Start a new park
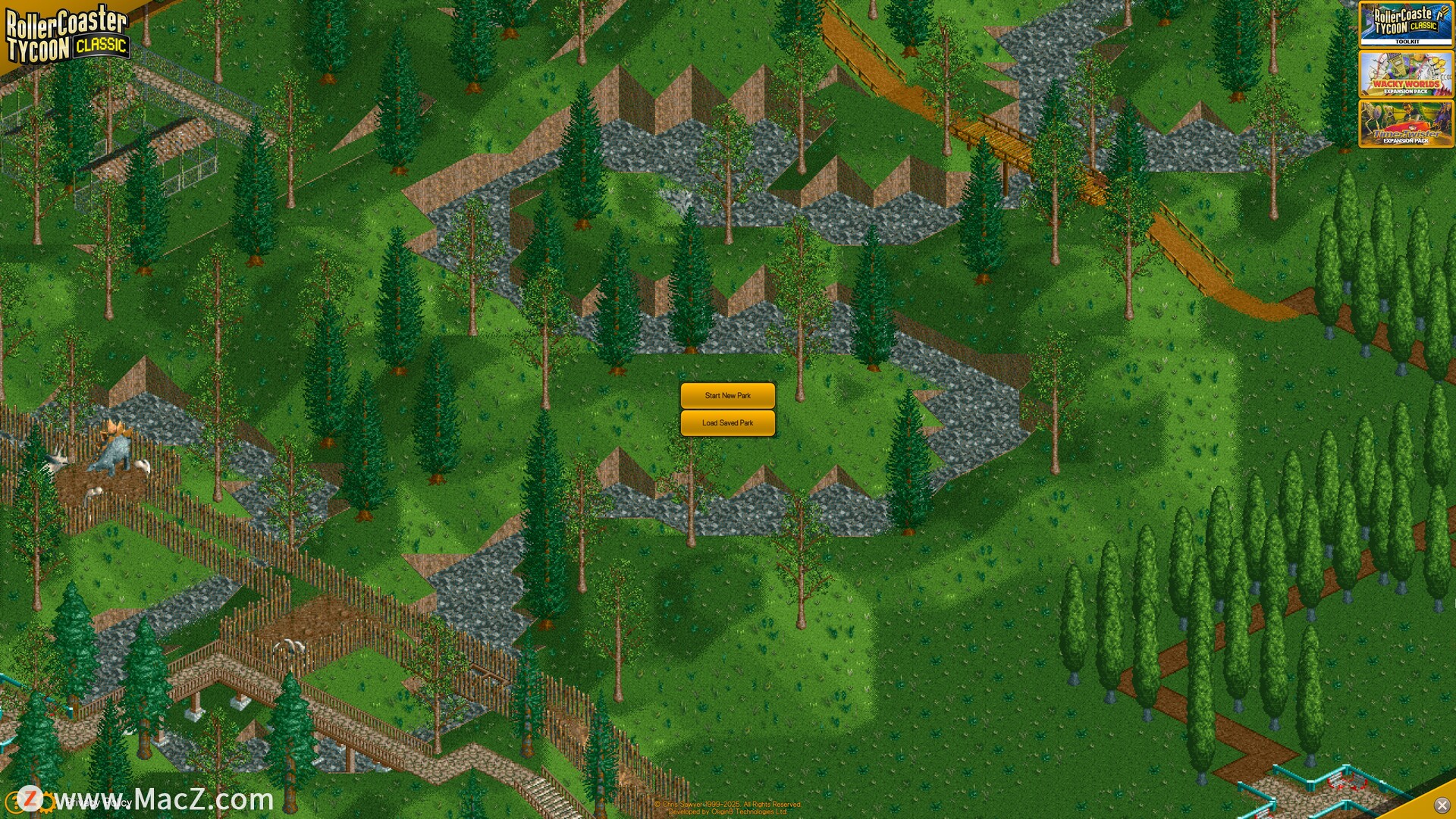Image resolution: width=1456 pixels, height=819 pixels. tap(727, 395)
